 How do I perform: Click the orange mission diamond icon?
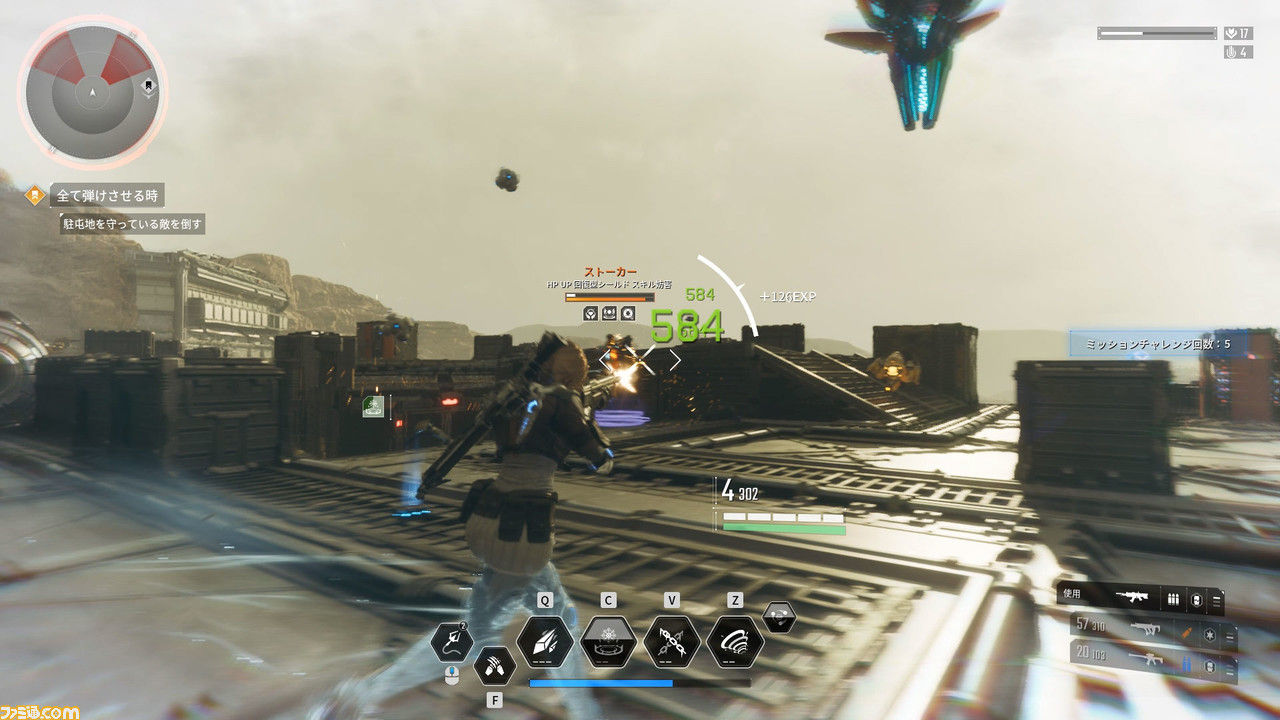[x=35, y=195]
